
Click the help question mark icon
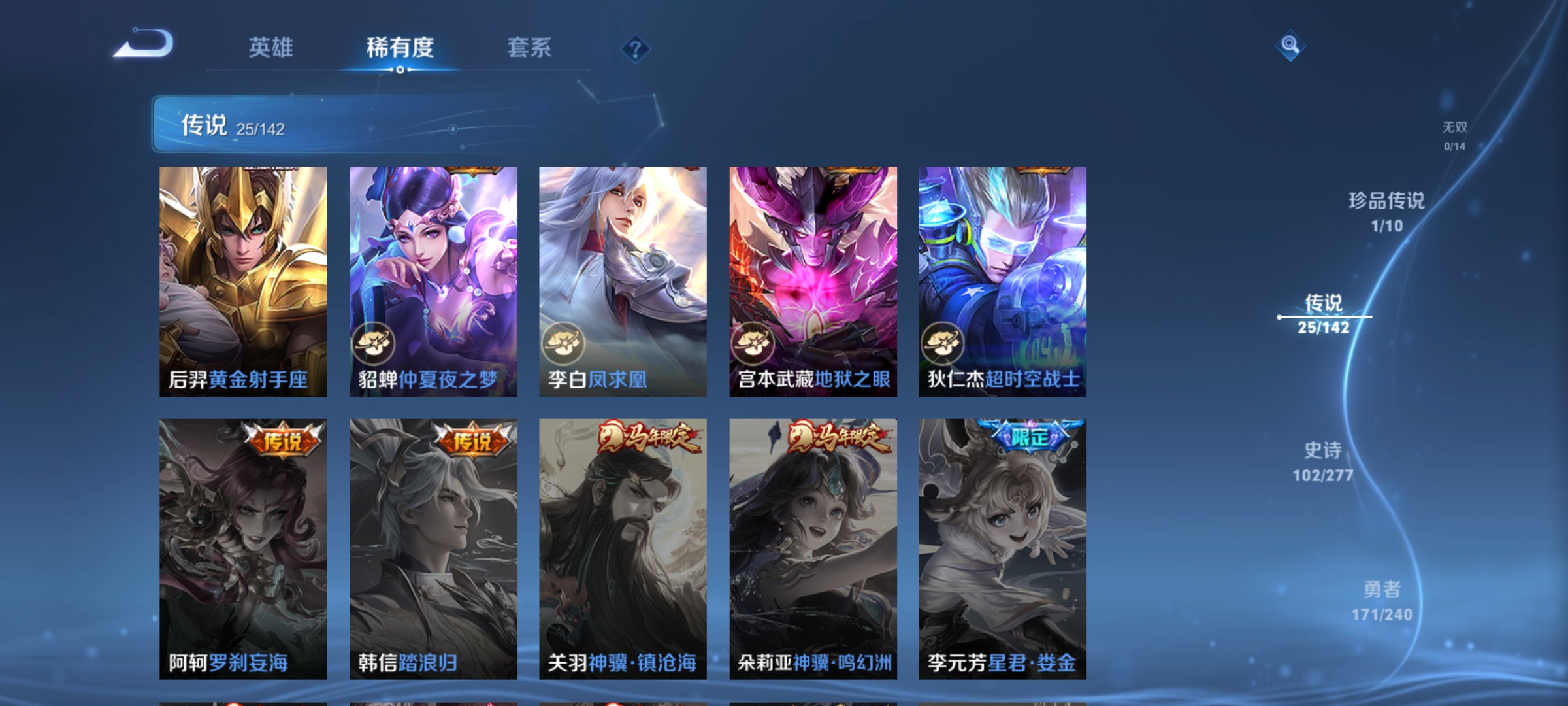click(637, 50)
